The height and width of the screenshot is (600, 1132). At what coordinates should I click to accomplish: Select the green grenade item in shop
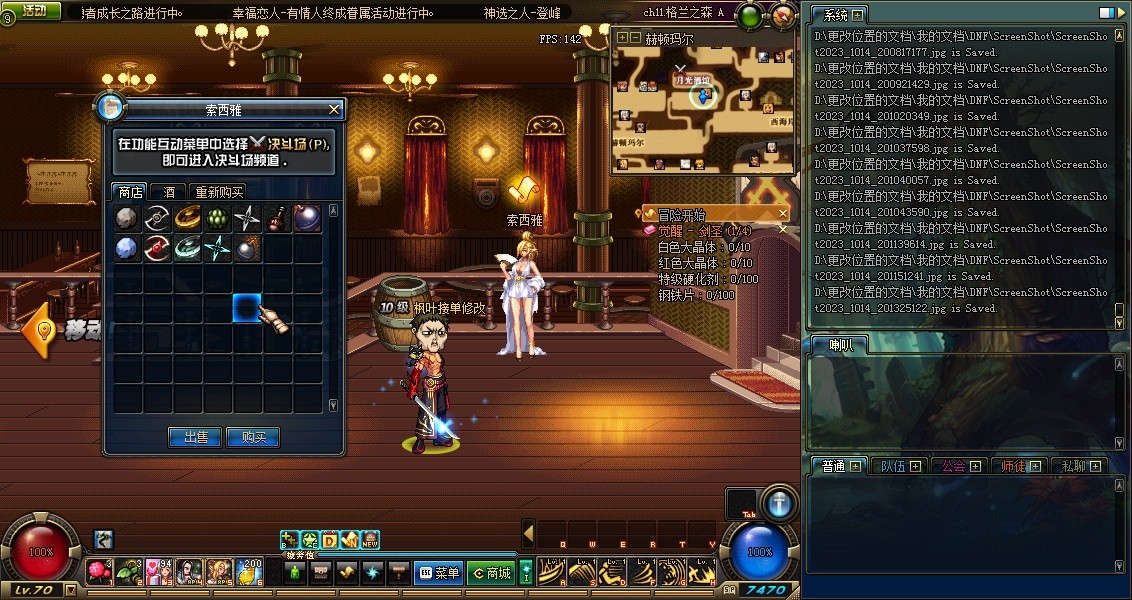(x=217, y=218)
